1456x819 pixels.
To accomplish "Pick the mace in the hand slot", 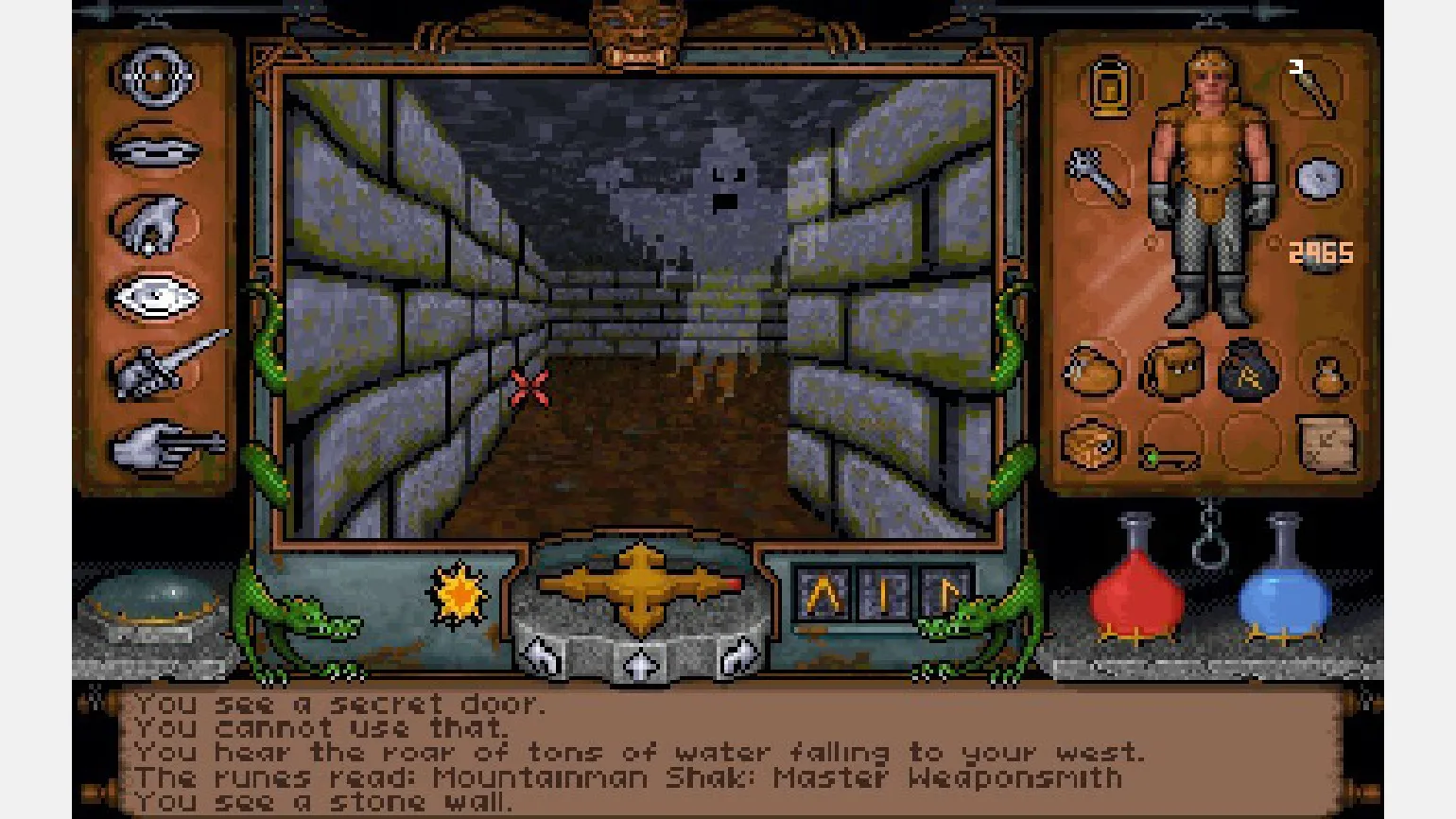I will (1098, 176).
